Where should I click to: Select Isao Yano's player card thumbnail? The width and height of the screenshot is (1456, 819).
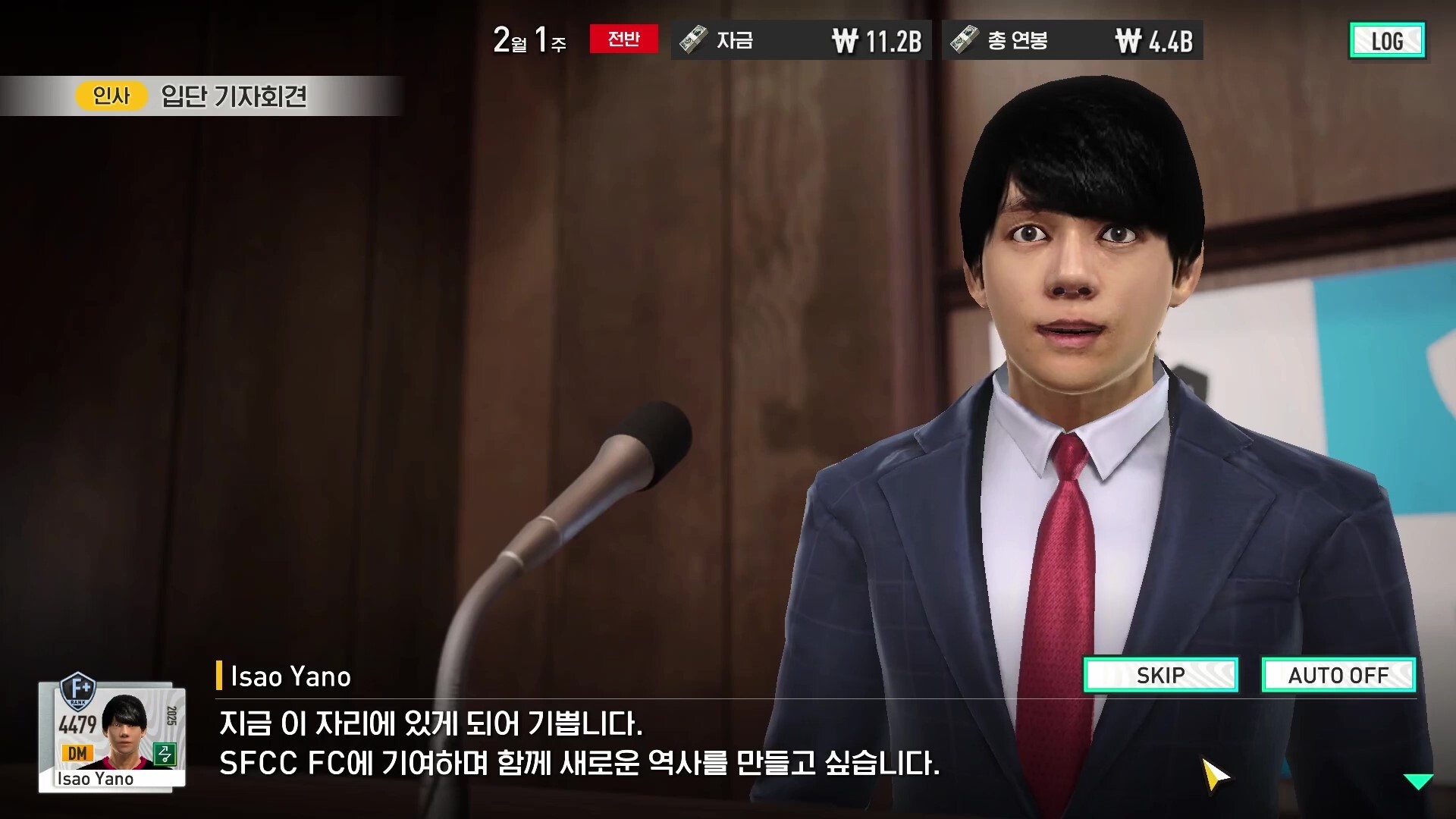click(126, 728)
